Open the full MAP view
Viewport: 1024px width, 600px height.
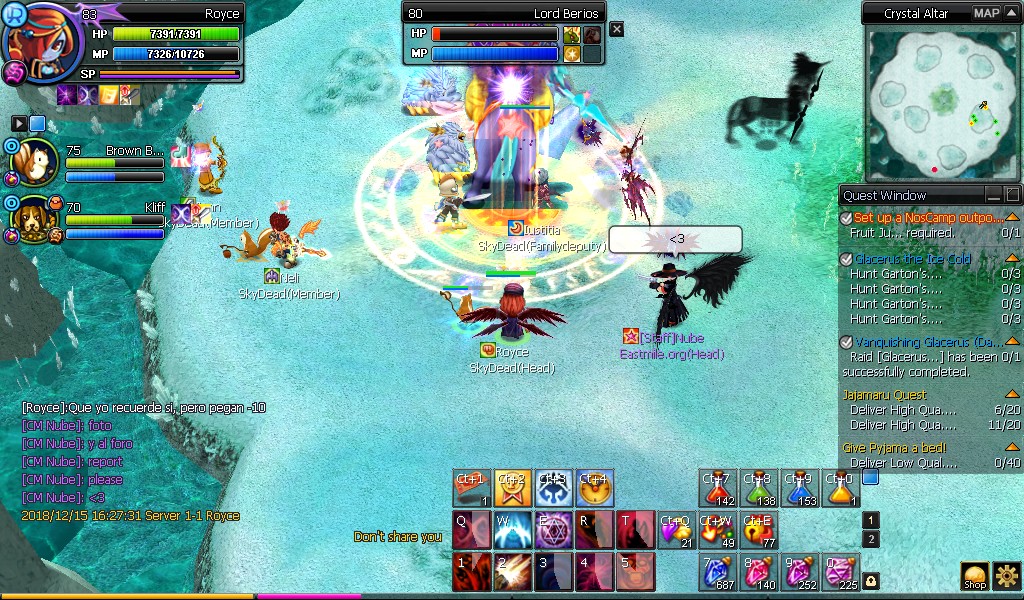click(987, 13)
